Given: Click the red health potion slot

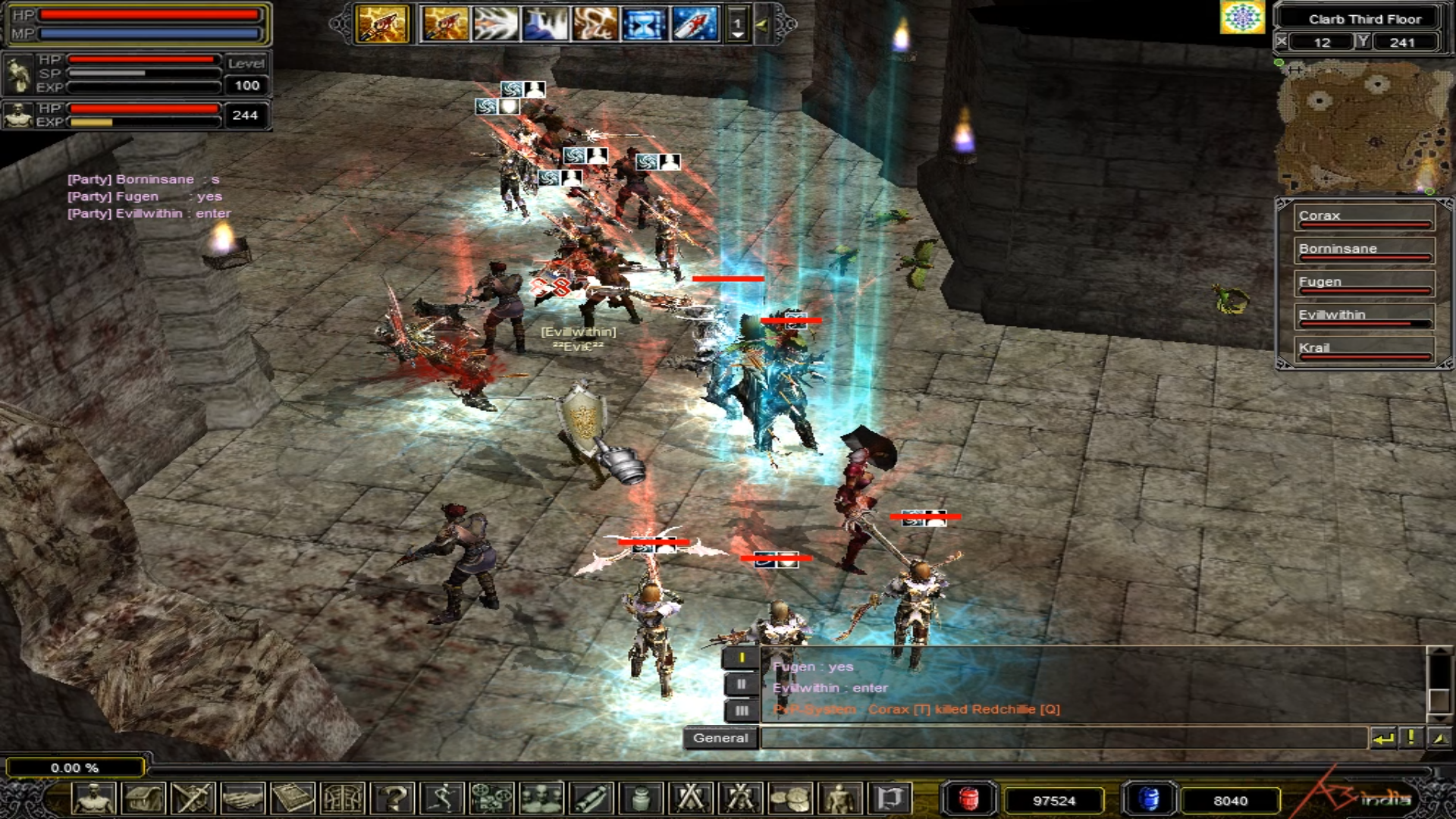Looking at the screenshot, I should point(968,800).
